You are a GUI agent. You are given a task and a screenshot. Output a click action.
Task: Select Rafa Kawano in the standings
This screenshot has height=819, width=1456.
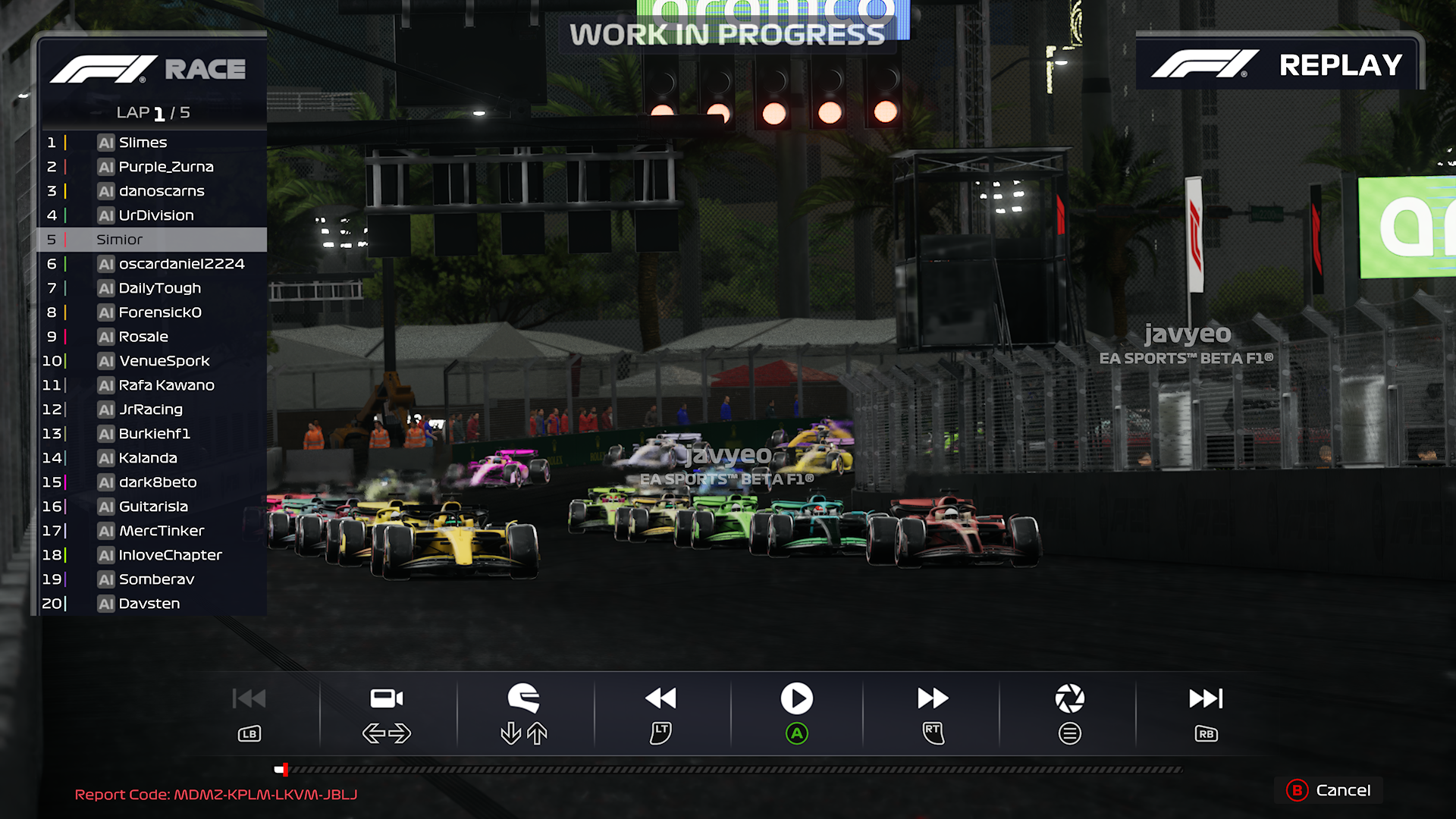[x=166, y=385]
